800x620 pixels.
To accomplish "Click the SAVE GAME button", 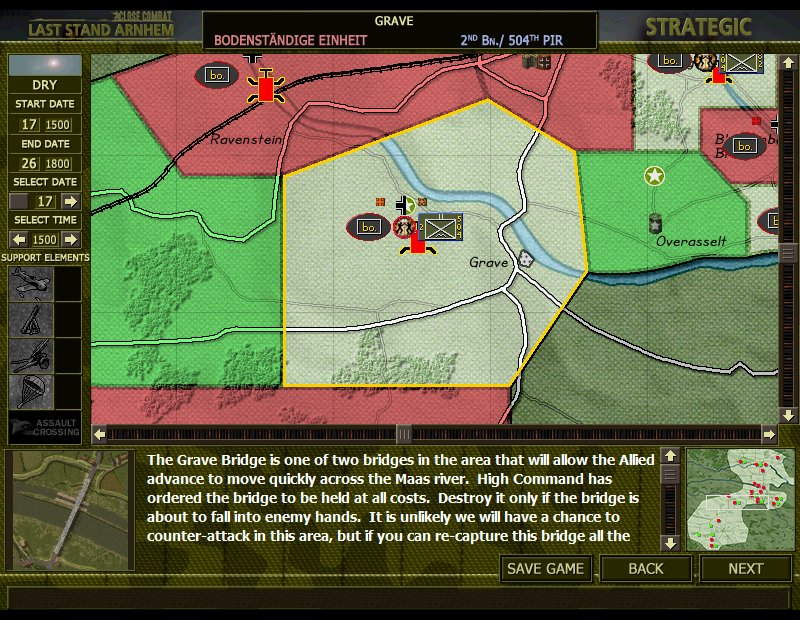I will (546, 569).
